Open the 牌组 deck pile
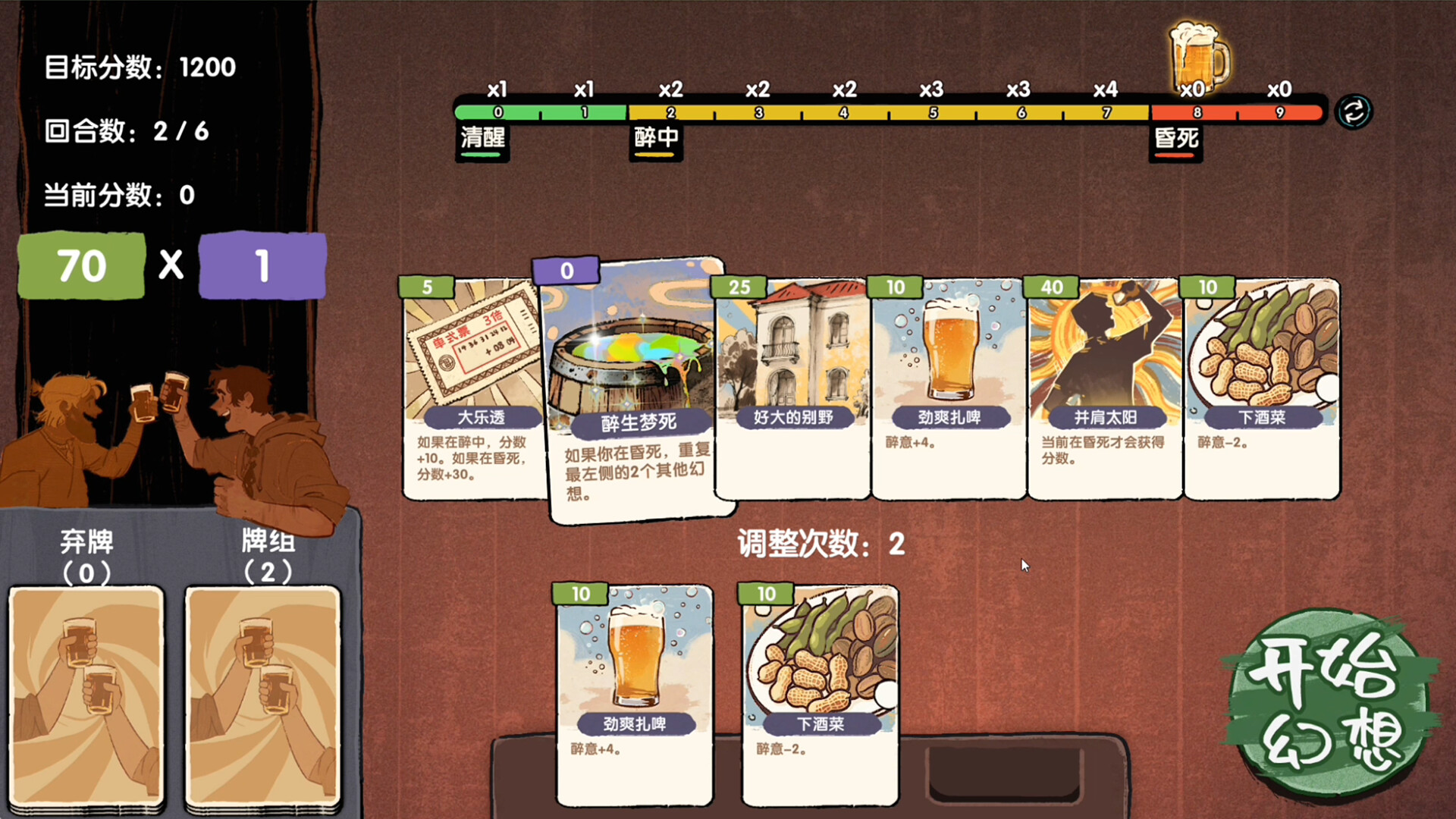The image size is (1456, 819). [x=262, y=698]
